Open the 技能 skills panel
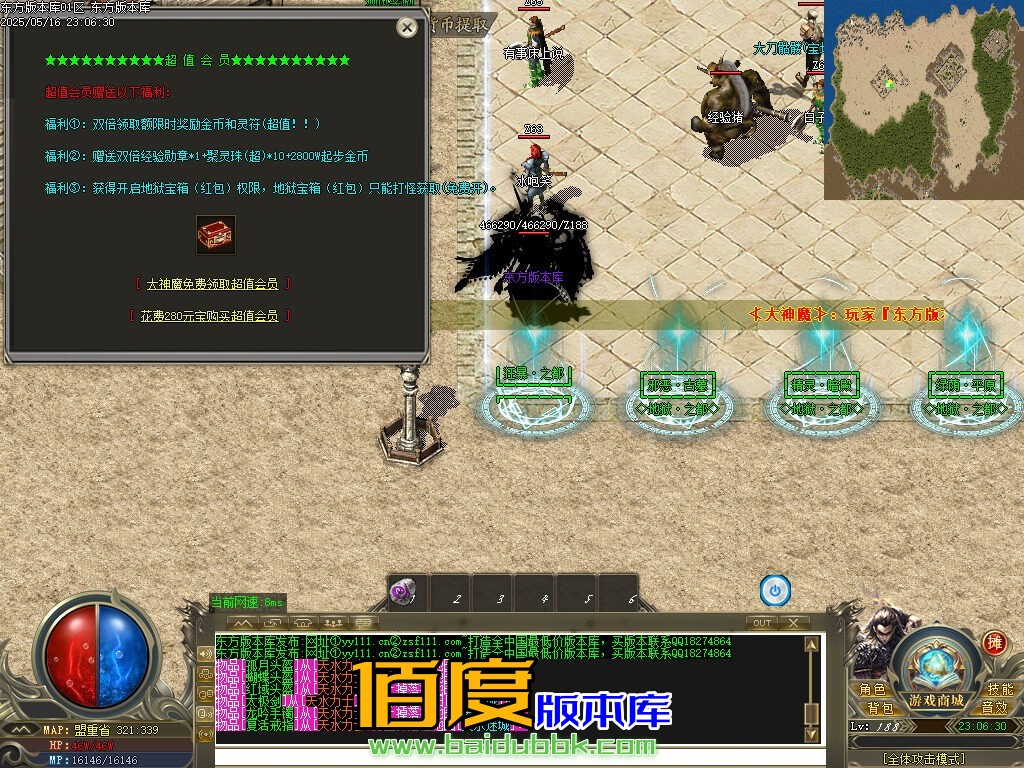The image size is (1024, 768). (1000, 690)
